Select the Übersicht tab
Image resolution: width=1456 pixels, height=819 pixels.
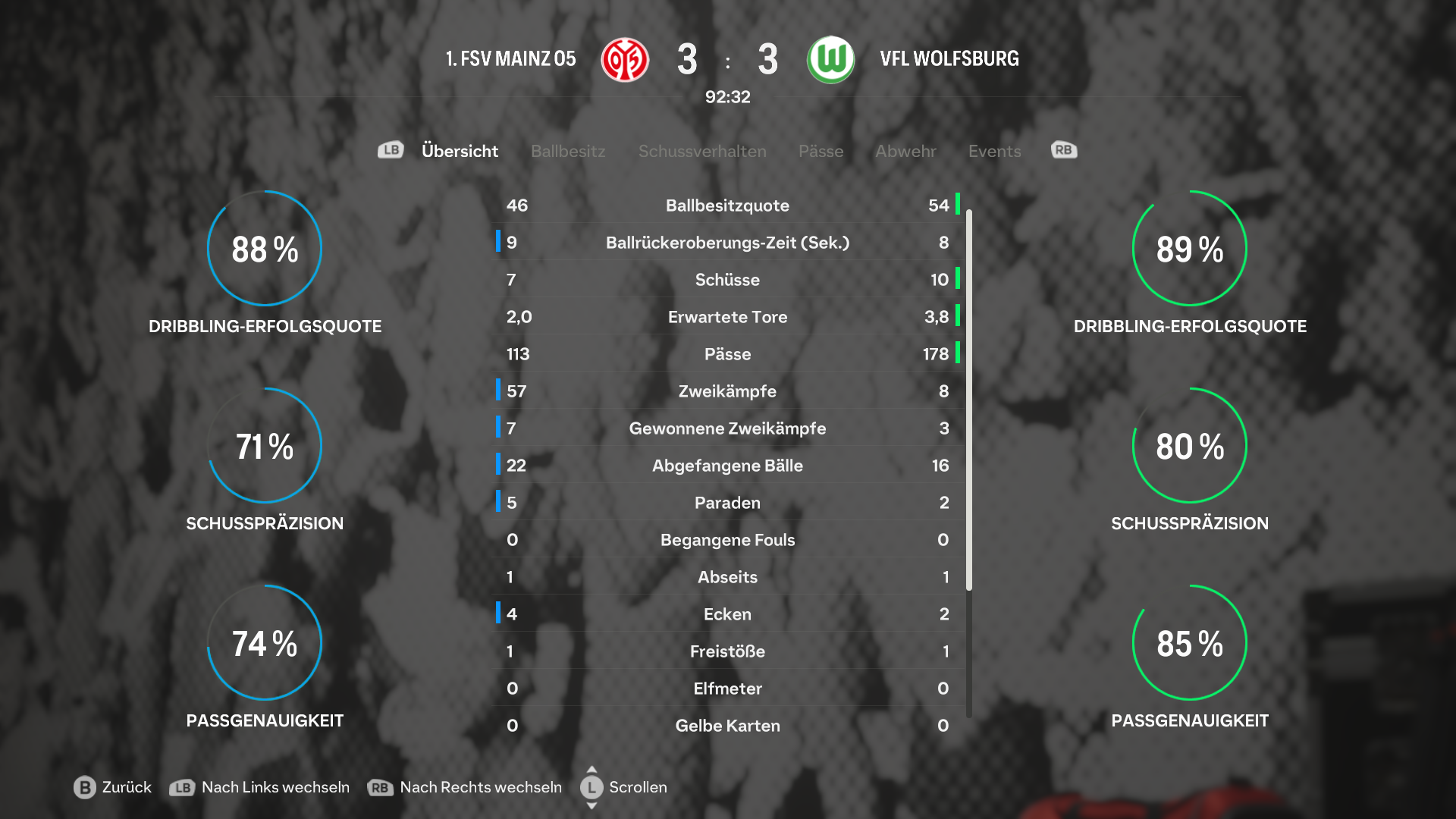coord(460,151)
